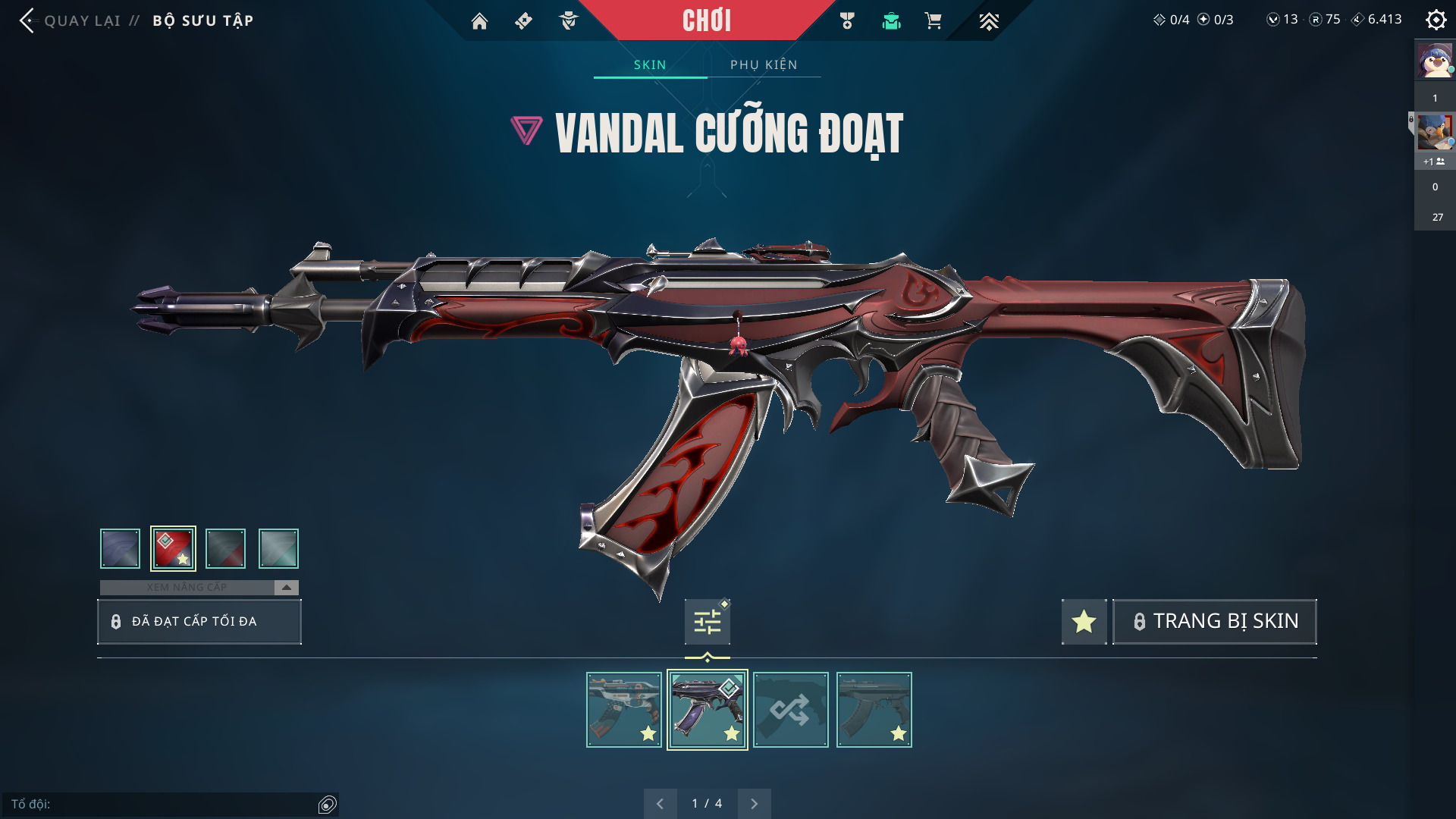
Task: Equip skin with TRANG BỊ SKIN
Action: coord(1214,622)
